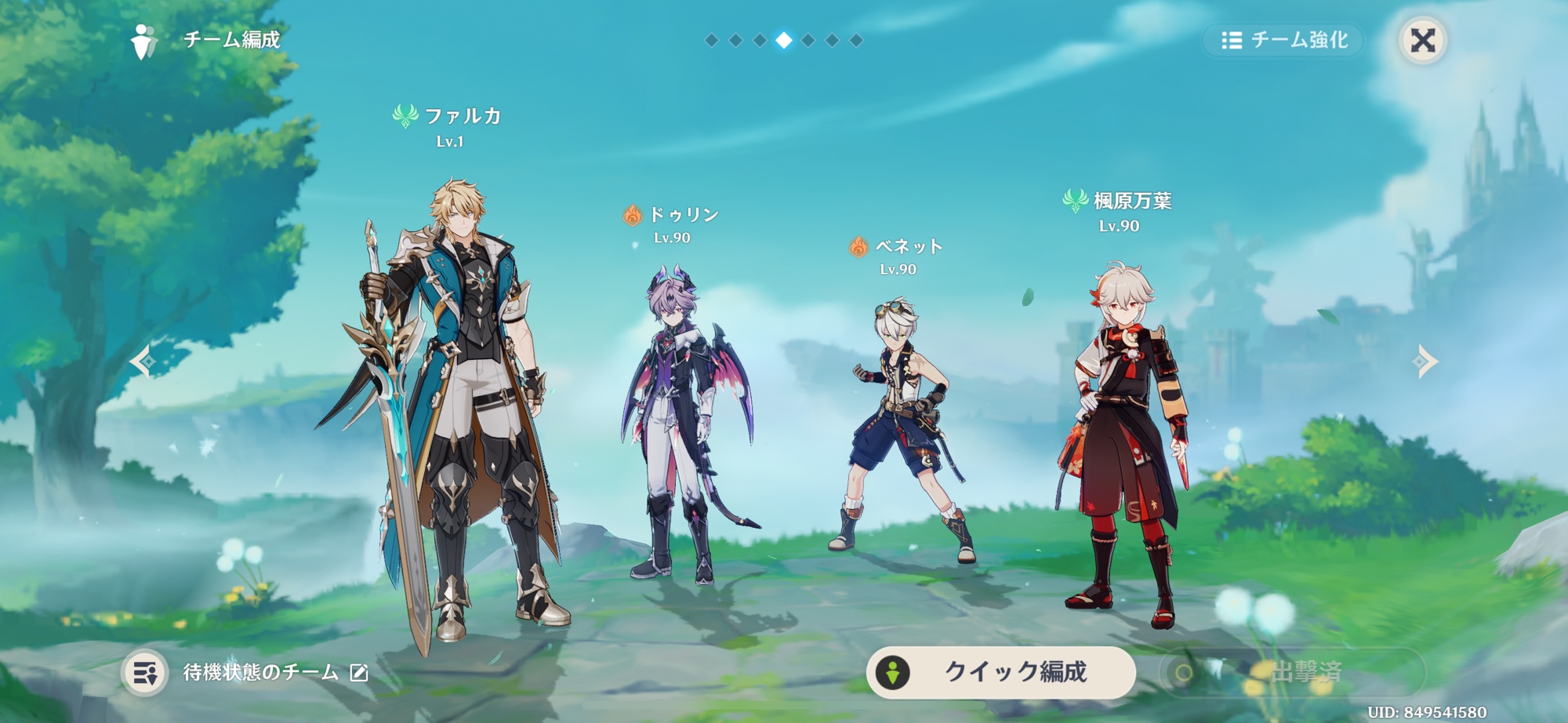Switch to the next team with right arrow
The width and height of the screenshot is (1568, 723).
1425,361
